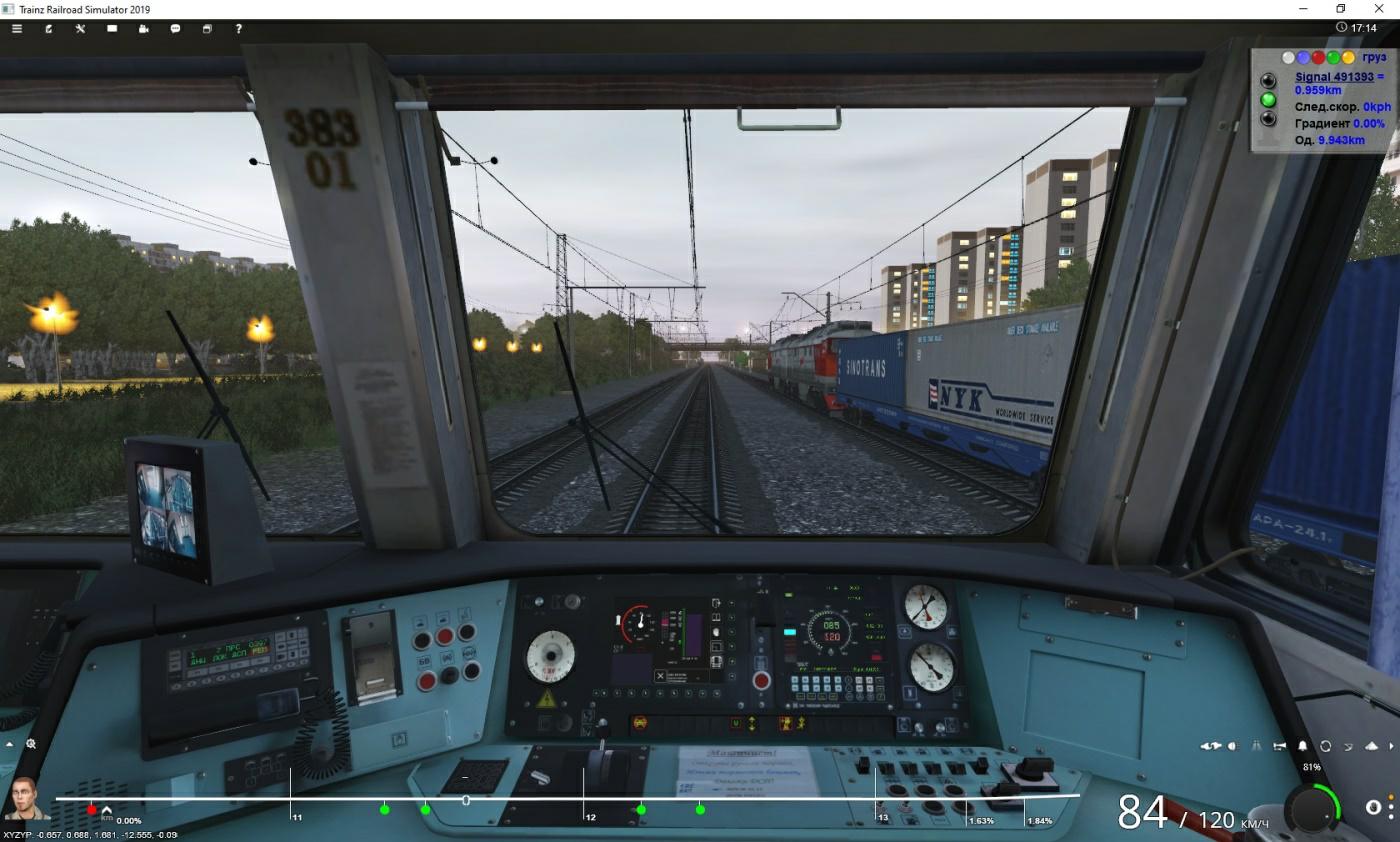
Task: Toggle the train headlight icon
Action: pyautogui.click(x=1232, y=746)
